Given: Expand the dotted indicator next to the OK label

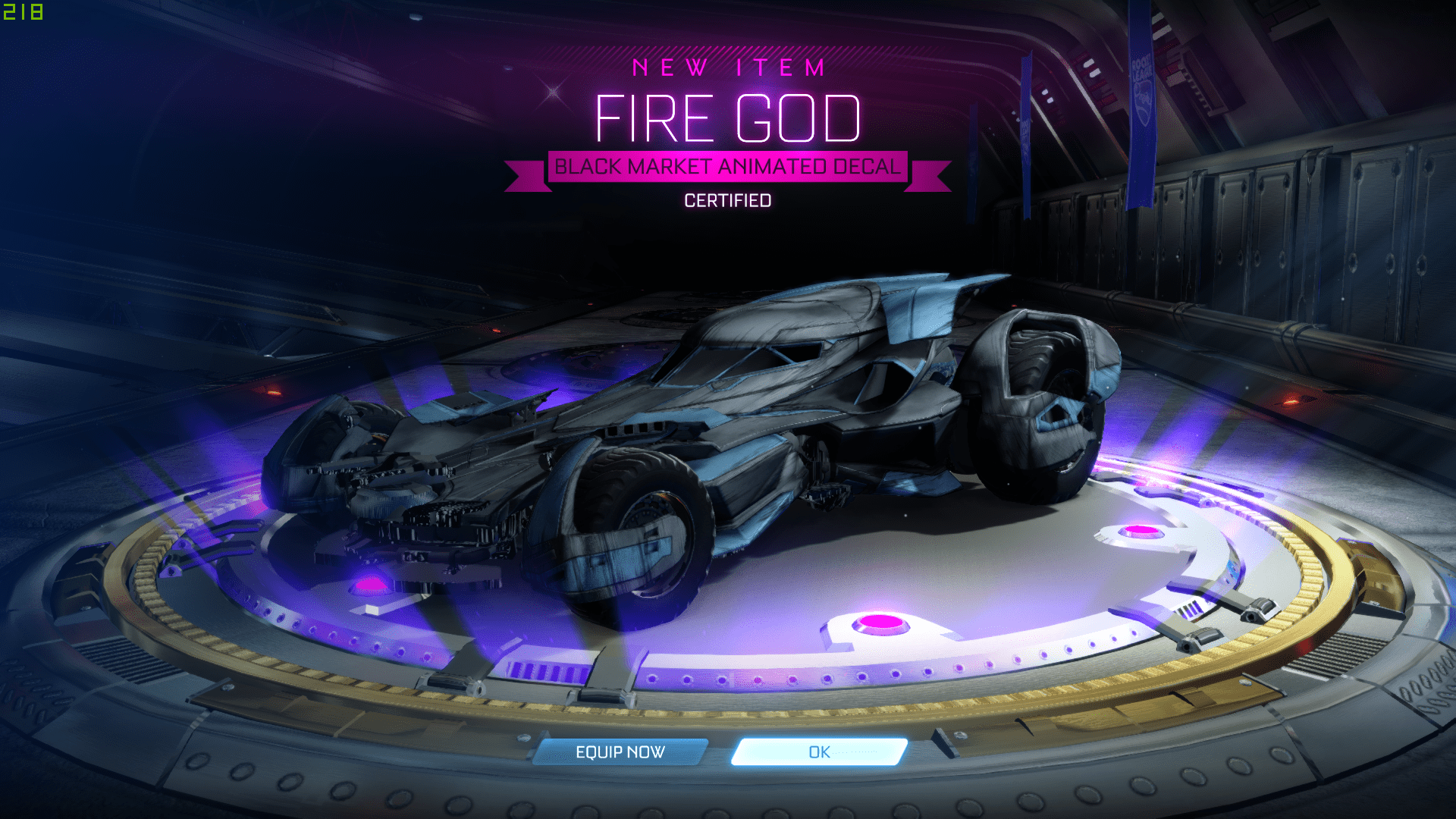Looking at the screenshot, I should [855, 751].
